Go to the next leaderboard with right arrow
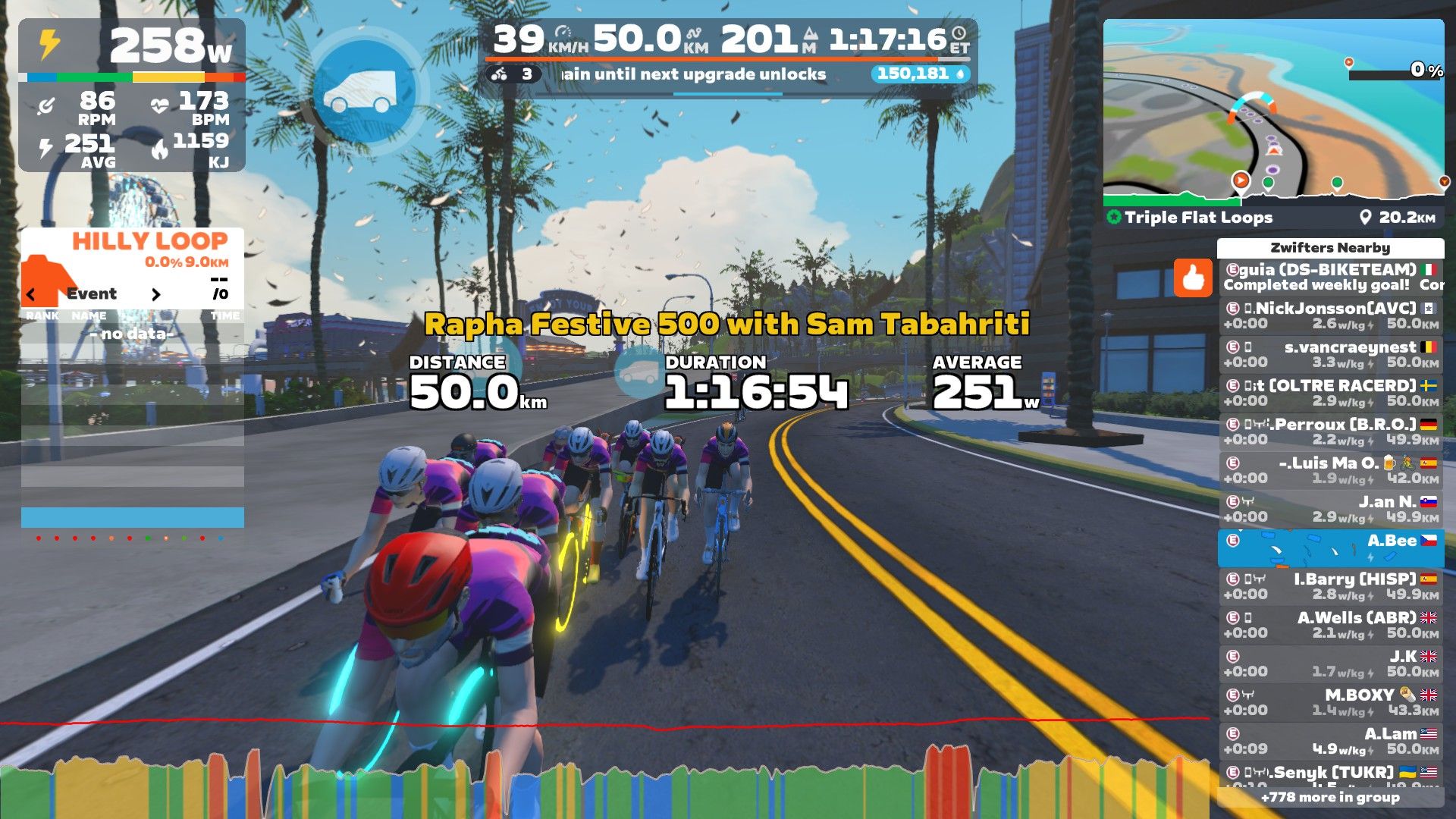Viewport: 1456px width, 819px height. click(156, 294)
